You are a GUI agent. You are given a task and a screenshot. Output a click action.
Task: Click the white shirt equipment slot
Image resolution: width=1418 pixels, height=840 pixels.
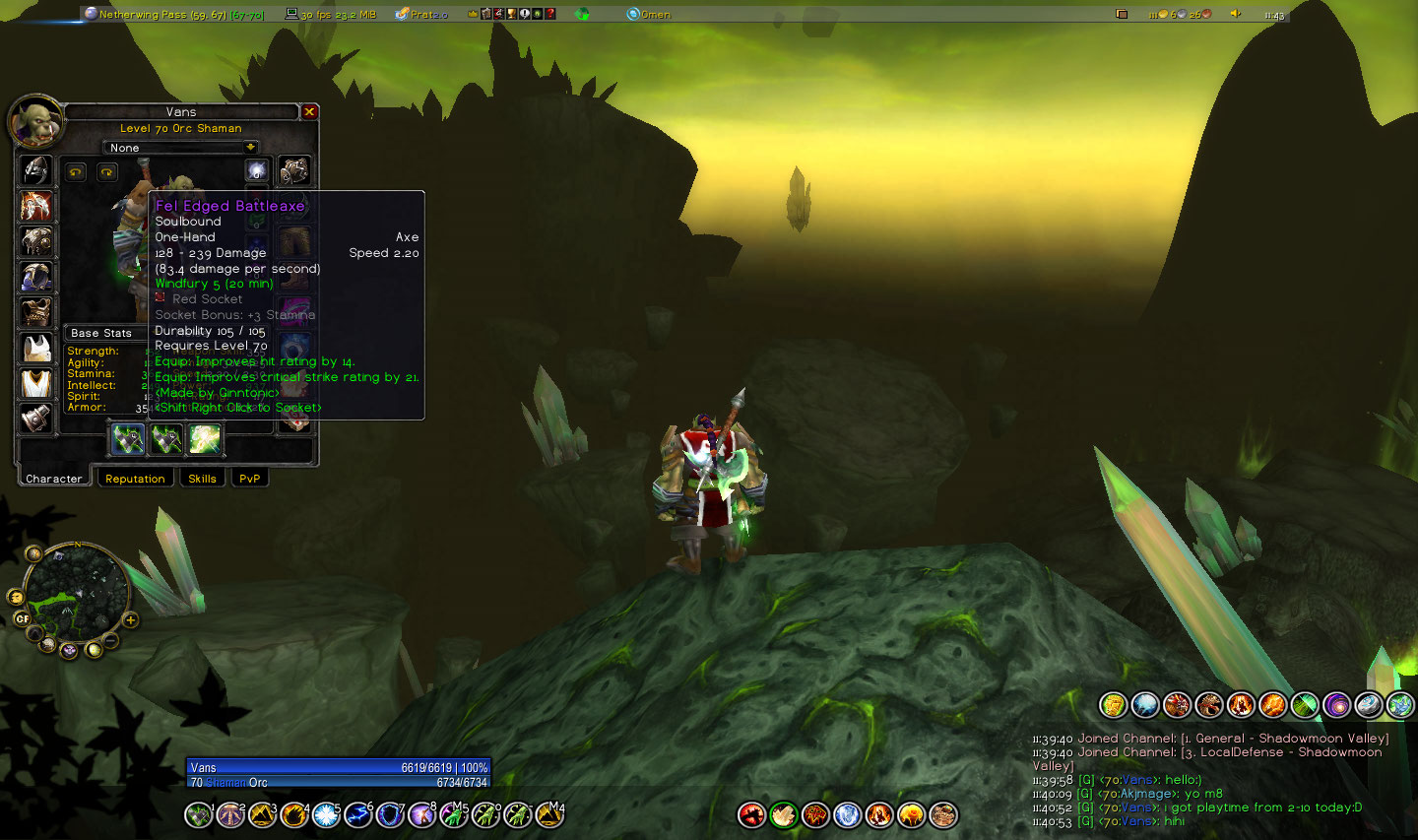[x=36, y=348]
